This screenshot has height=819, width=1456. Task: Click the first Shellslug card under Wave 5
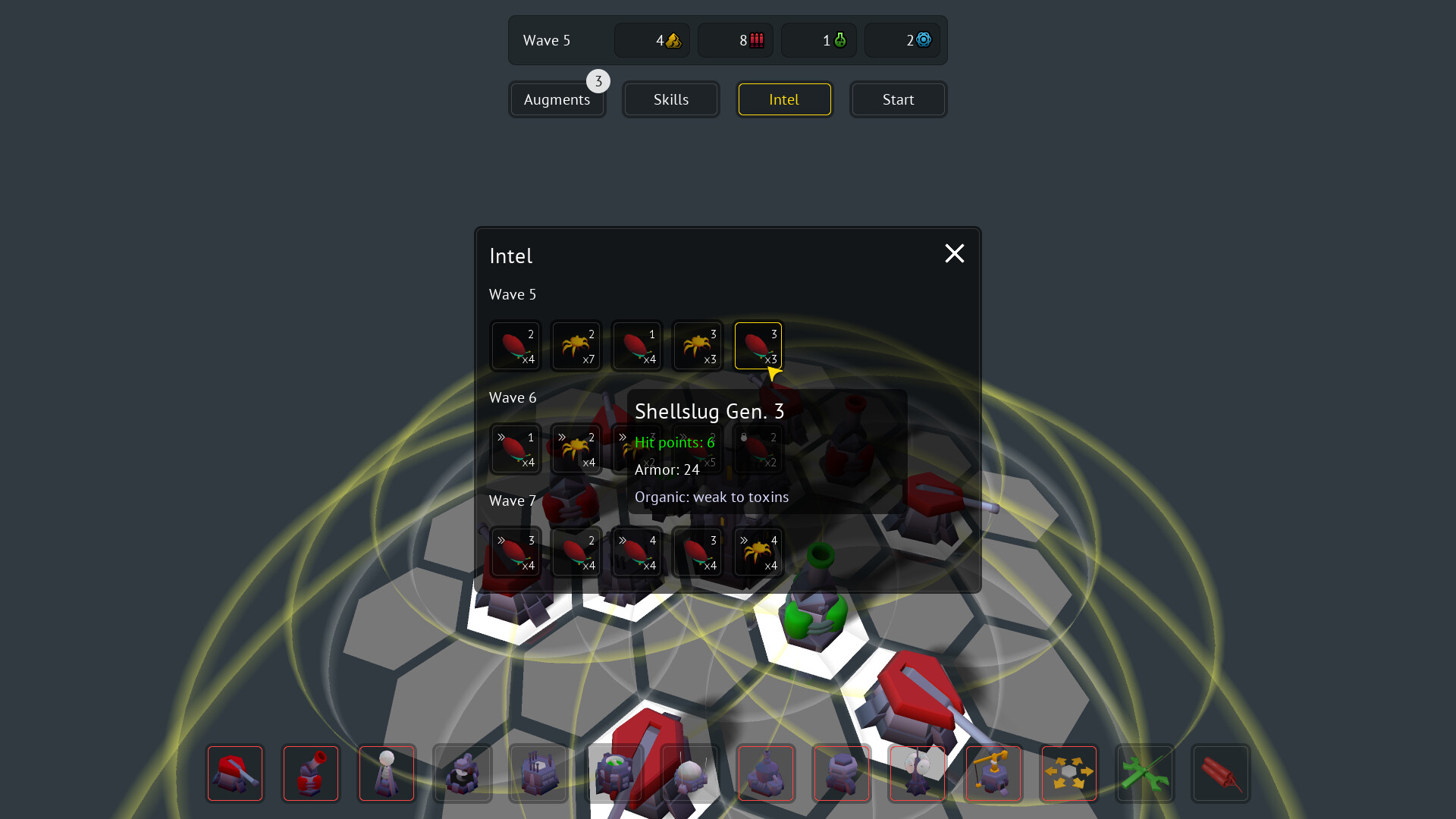click(515, 346)
